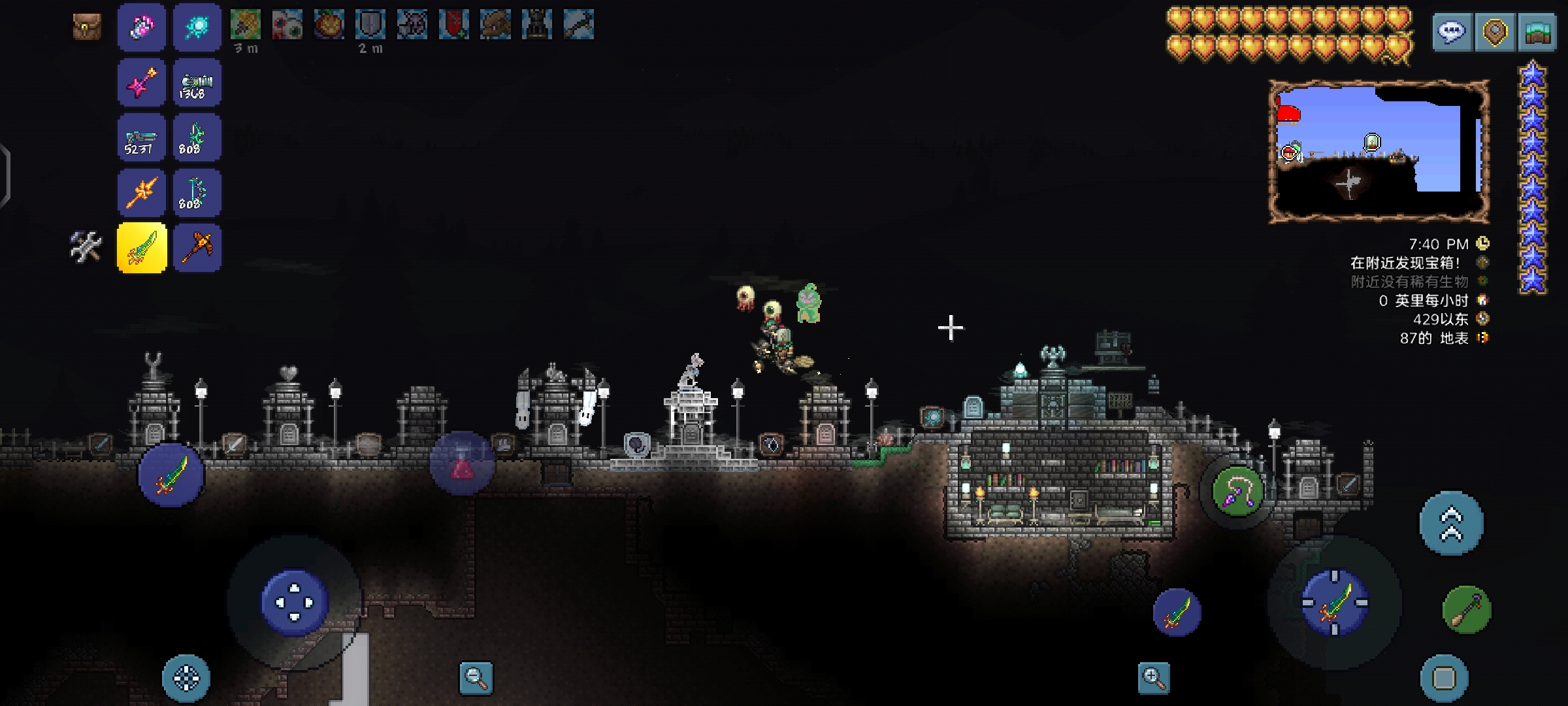Select the pink and white yoyo slot
This screenshot has width=1568, height=706.
click(142, 27)
